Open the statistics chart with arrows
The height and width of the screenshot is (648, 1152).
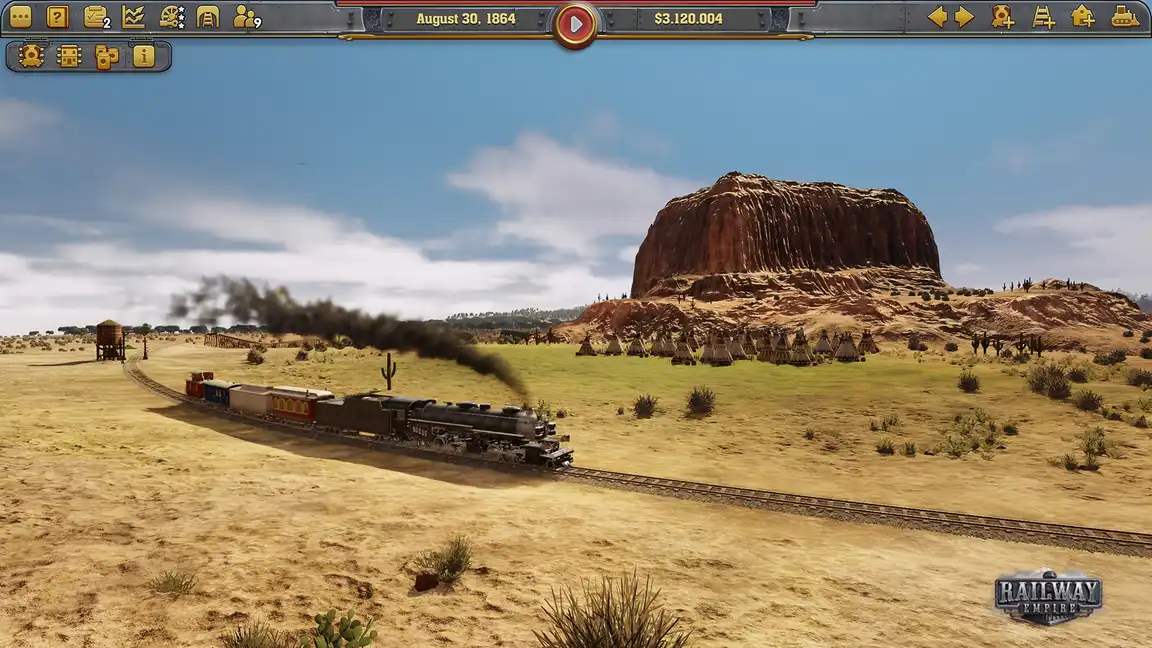click(x=133, y=17)
